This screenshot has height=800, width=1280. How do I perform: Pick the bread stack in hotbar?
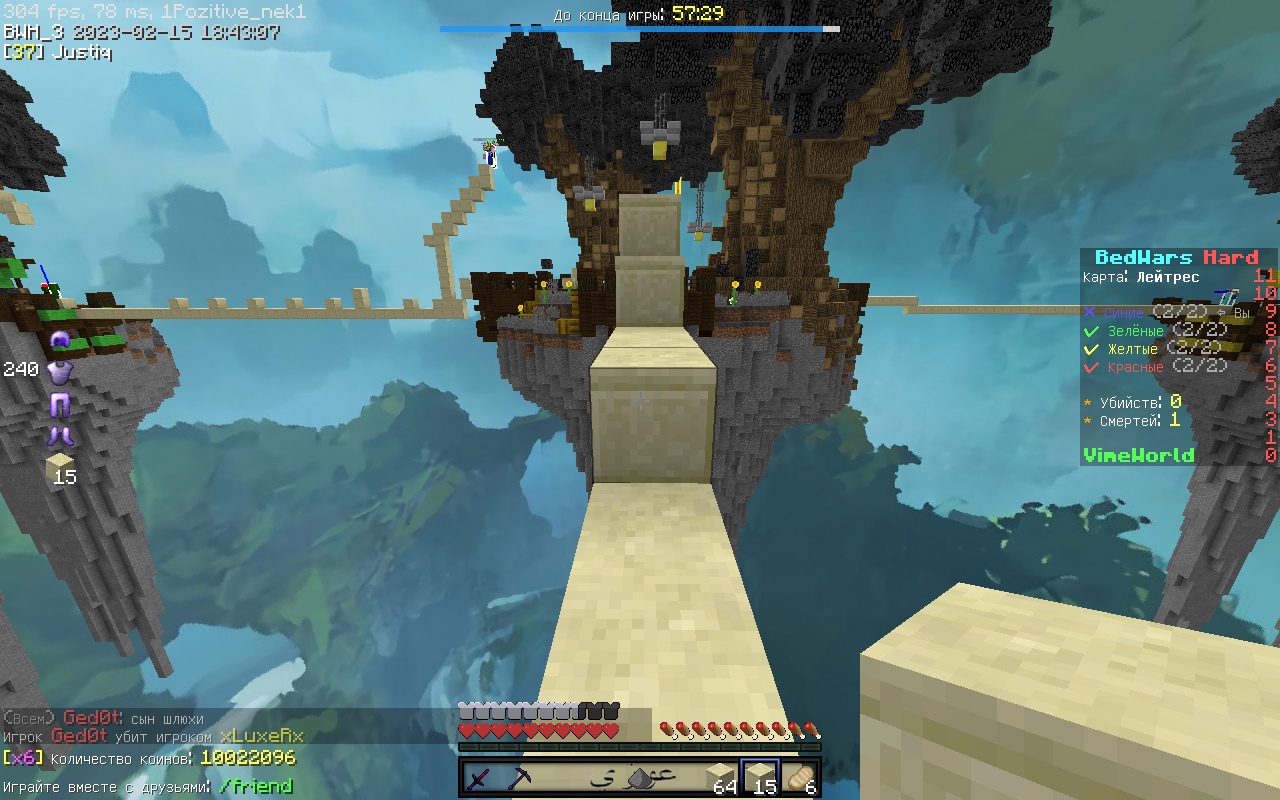pyautogui.click(x=800, y=778)
